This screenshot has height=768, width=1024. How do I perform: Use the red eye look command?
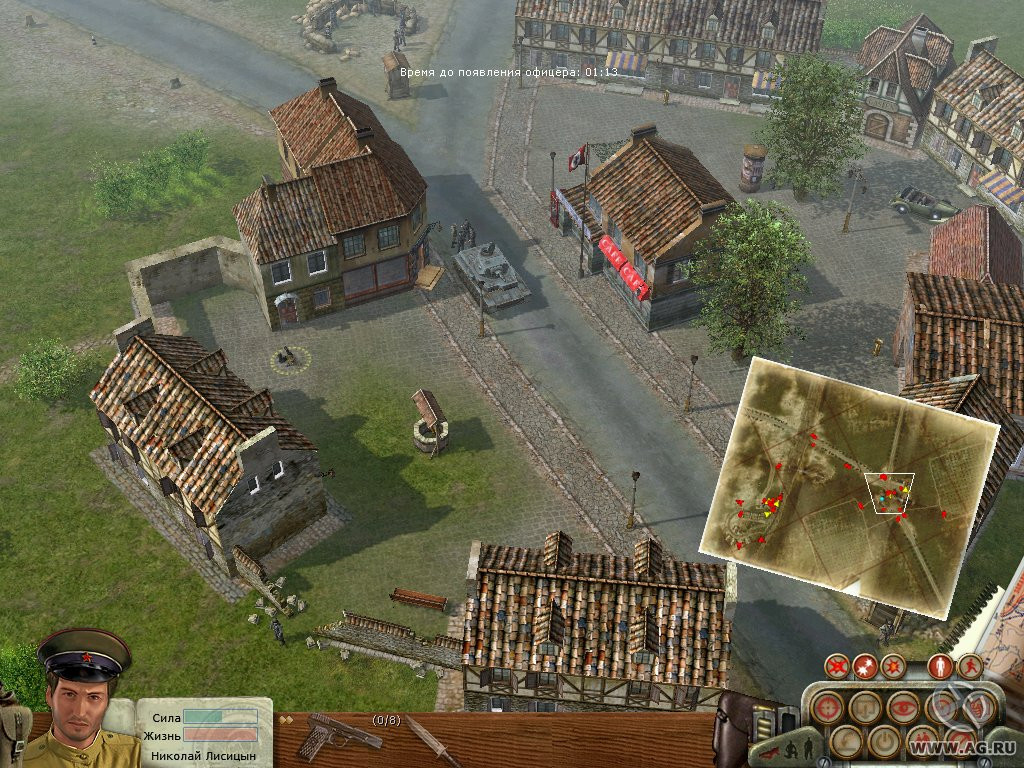[x=903, y=707]
